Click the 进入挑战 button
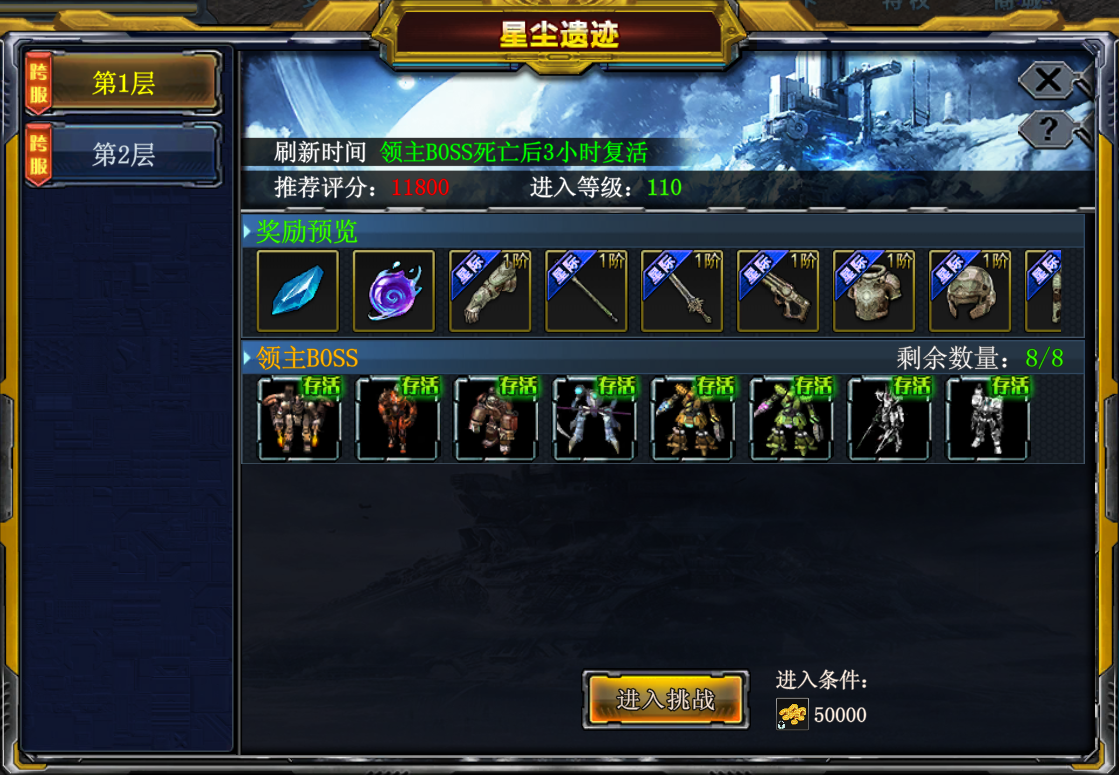This screenshot has width=1119, height=775. click(666, 699)
